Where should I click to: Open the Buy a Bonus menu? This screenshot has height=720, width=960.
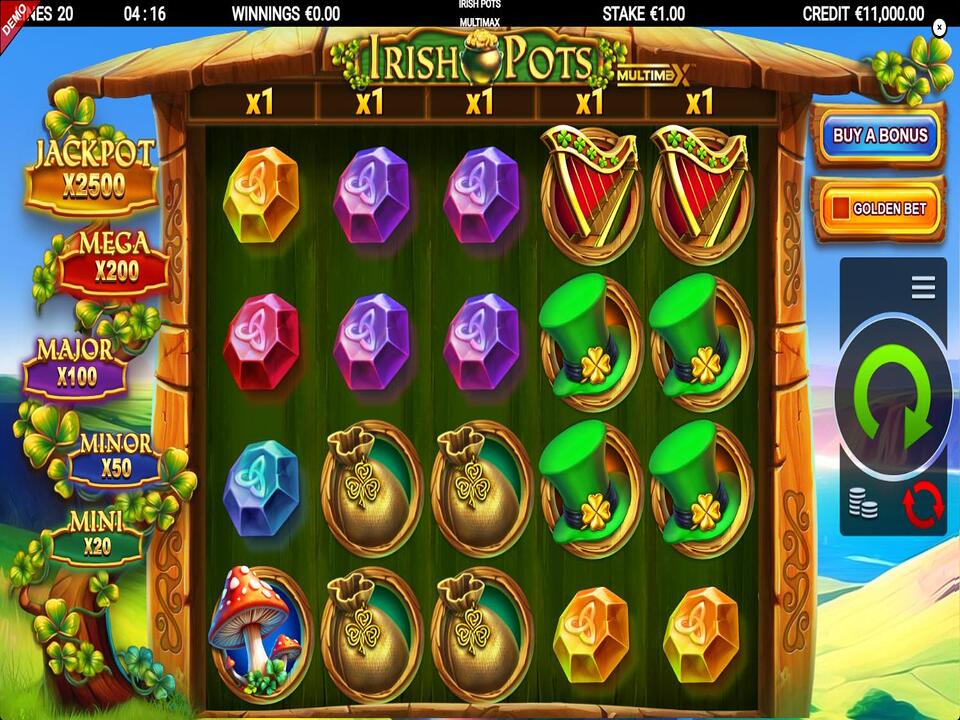click(880, 136)
